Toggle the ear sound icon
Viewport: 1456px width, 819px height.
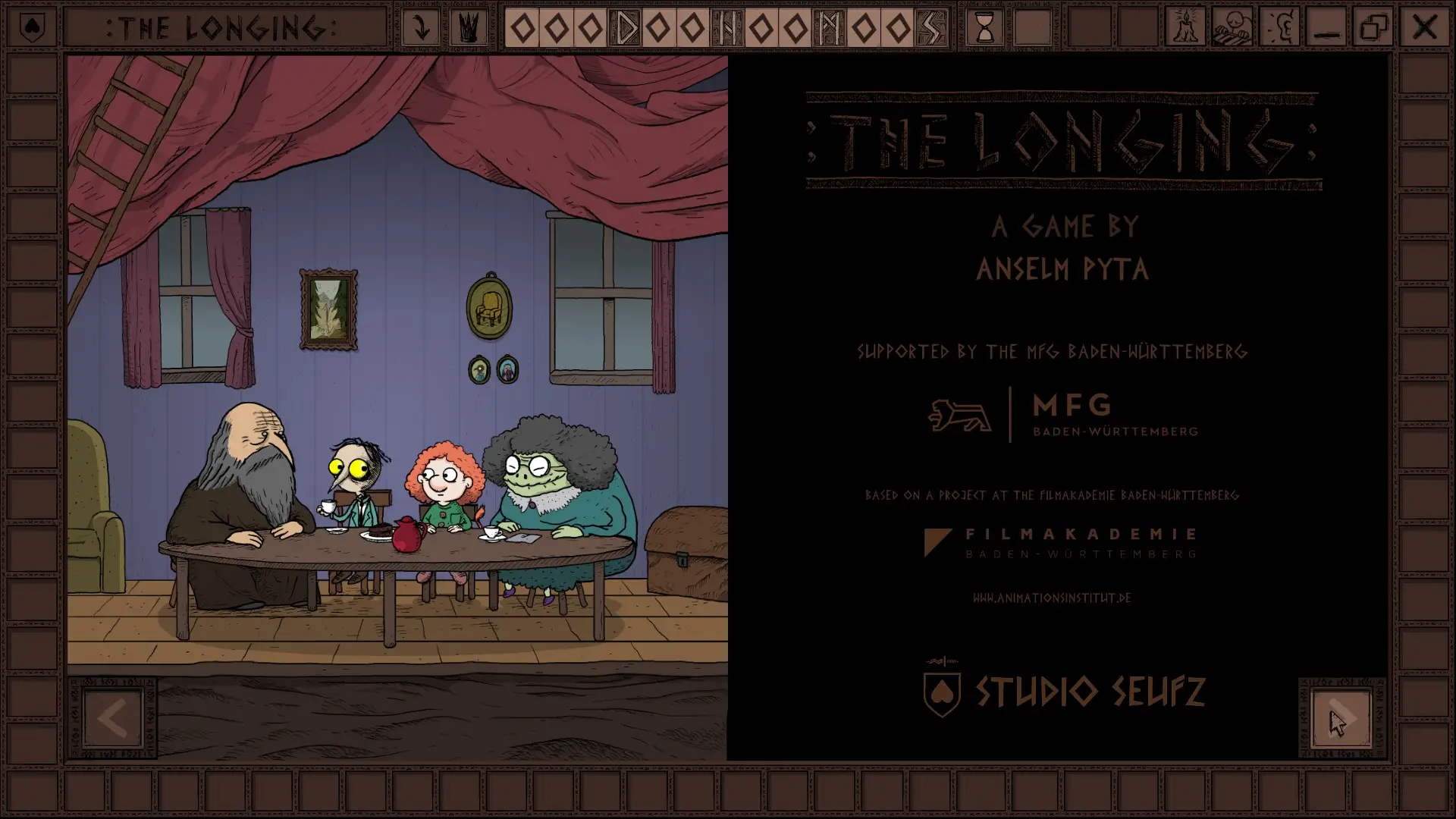pos(1280,28)
